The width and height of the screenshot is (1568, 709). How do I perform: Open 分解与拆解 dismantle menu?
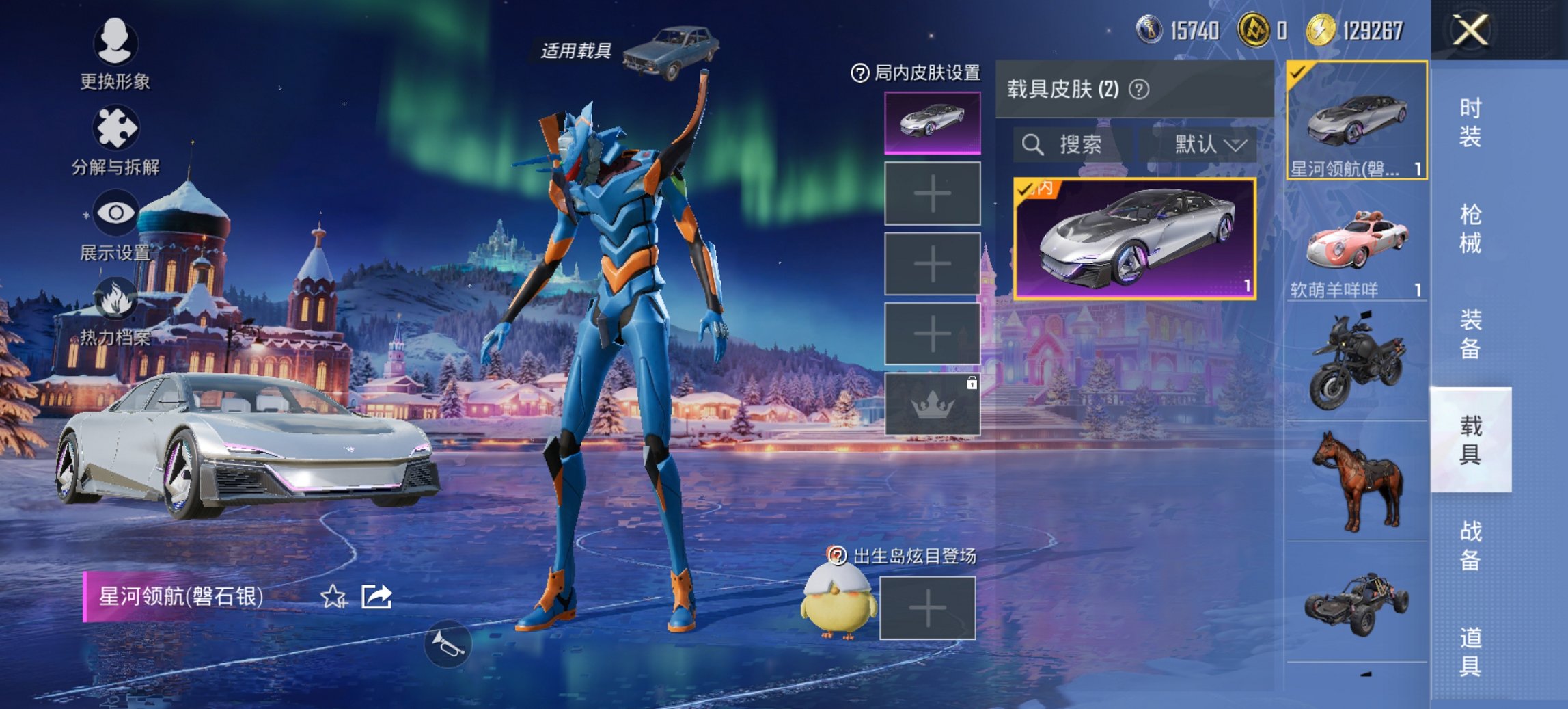click(x=115, y=139)
